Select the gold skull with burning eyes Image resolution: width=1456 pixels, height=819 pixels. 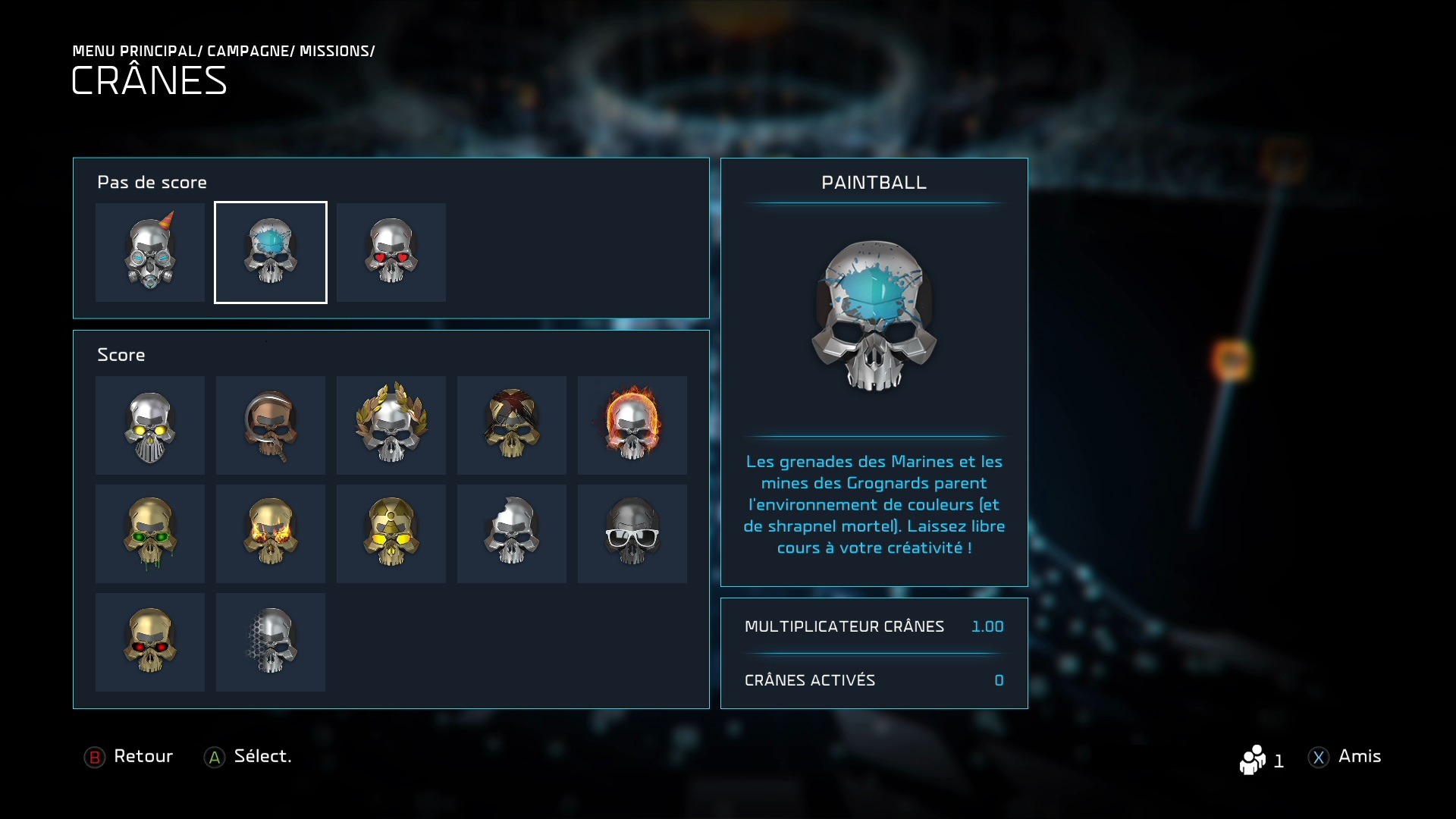tap(271, 534)
